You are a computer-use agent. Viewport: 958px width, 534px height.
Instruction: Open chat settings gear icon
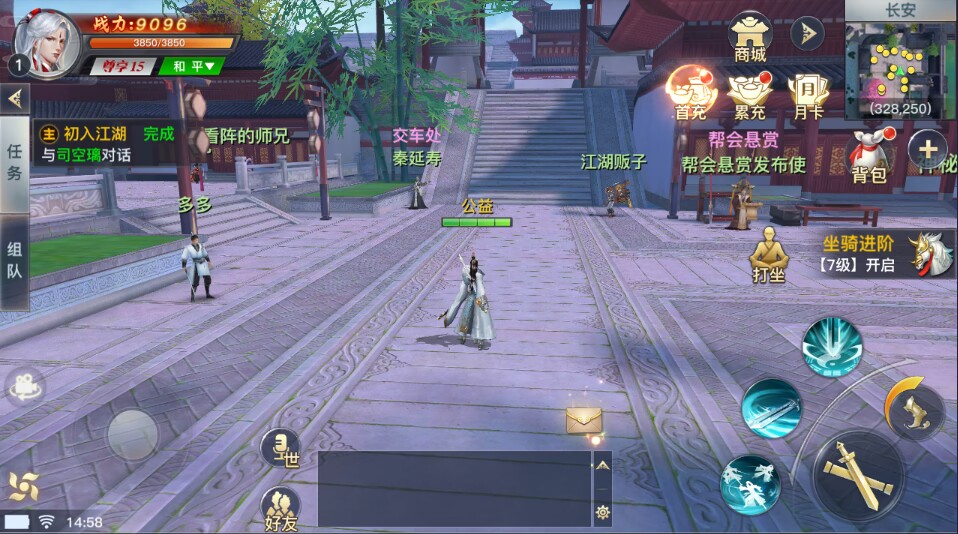coord(603,511)
